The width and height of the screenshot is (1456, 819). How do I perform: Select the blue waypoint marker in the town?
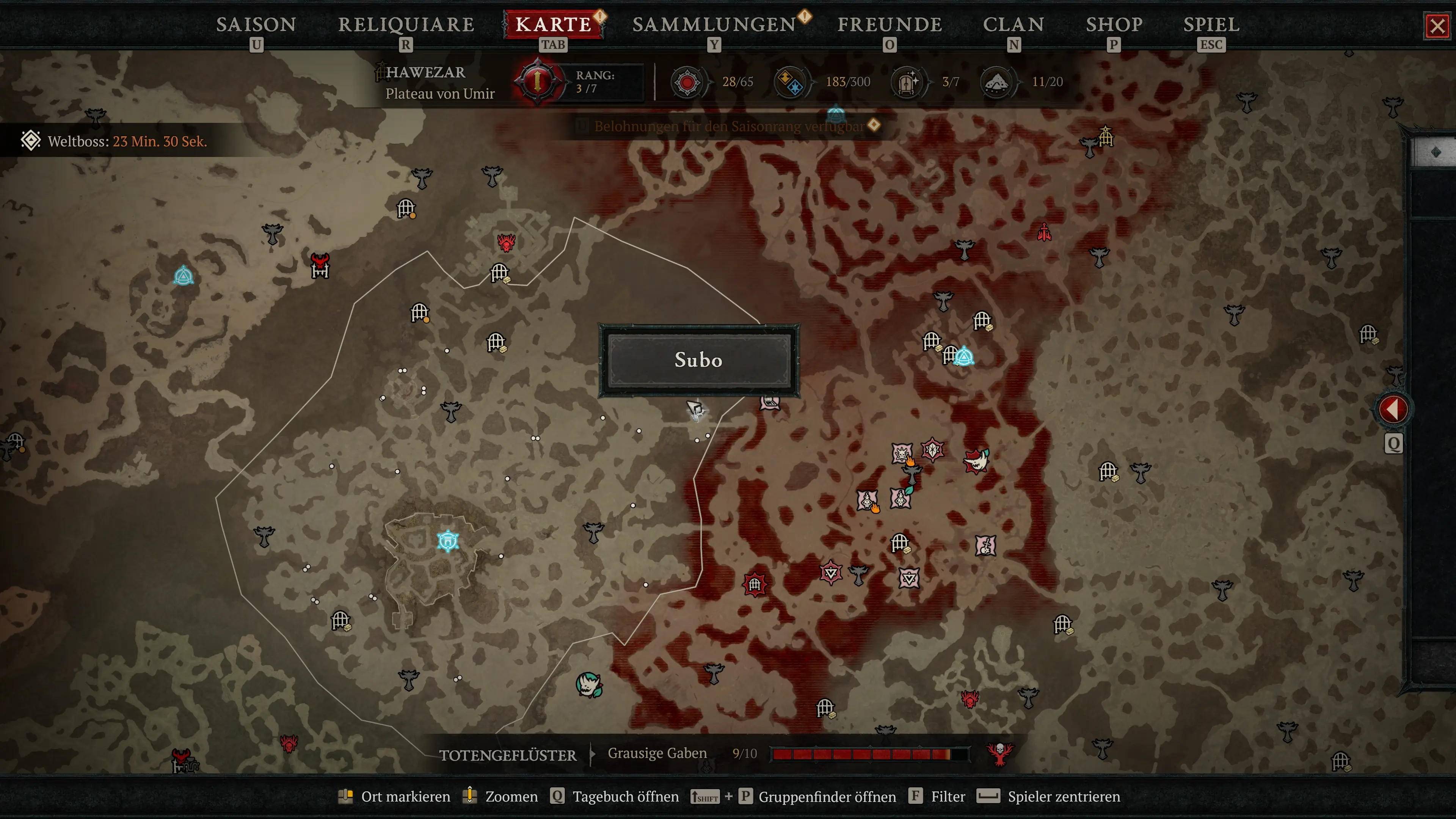[x=448, y=541]
